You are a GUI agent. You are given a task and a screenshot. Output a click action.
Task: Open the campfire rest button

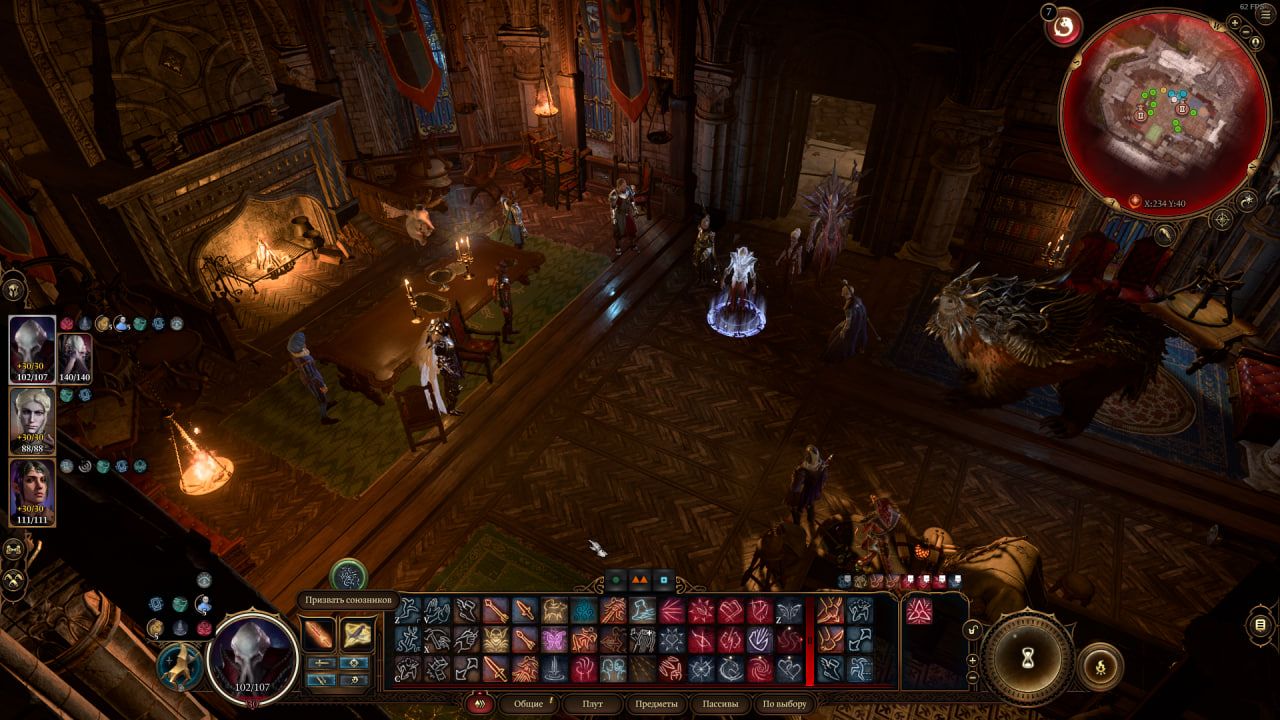(x=1100, y=665)
